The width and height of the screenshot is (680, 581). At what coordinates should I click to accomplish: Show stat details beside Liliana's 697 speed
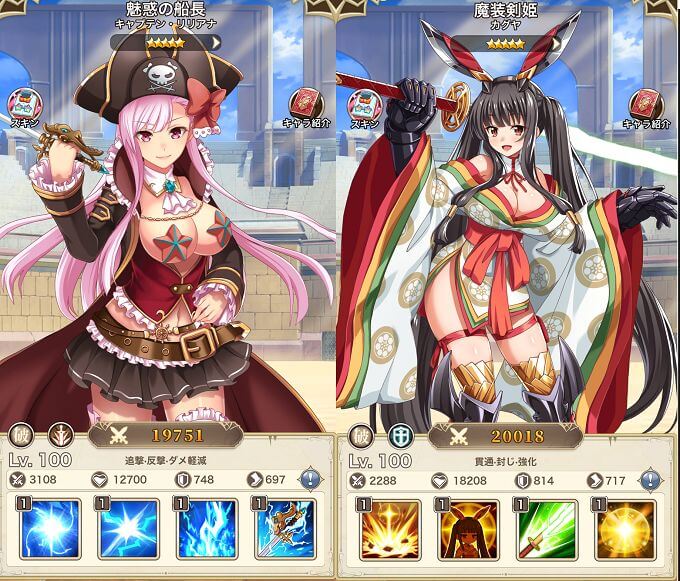310,480
